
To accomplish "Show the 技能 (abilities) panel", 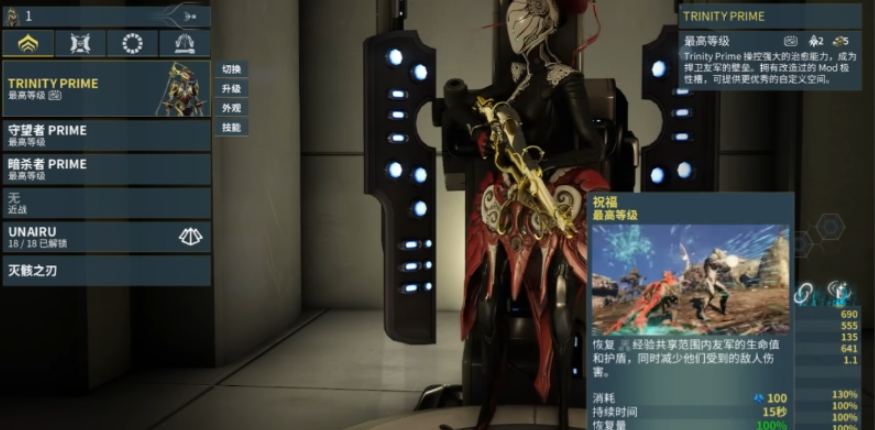I will point(231,127).
